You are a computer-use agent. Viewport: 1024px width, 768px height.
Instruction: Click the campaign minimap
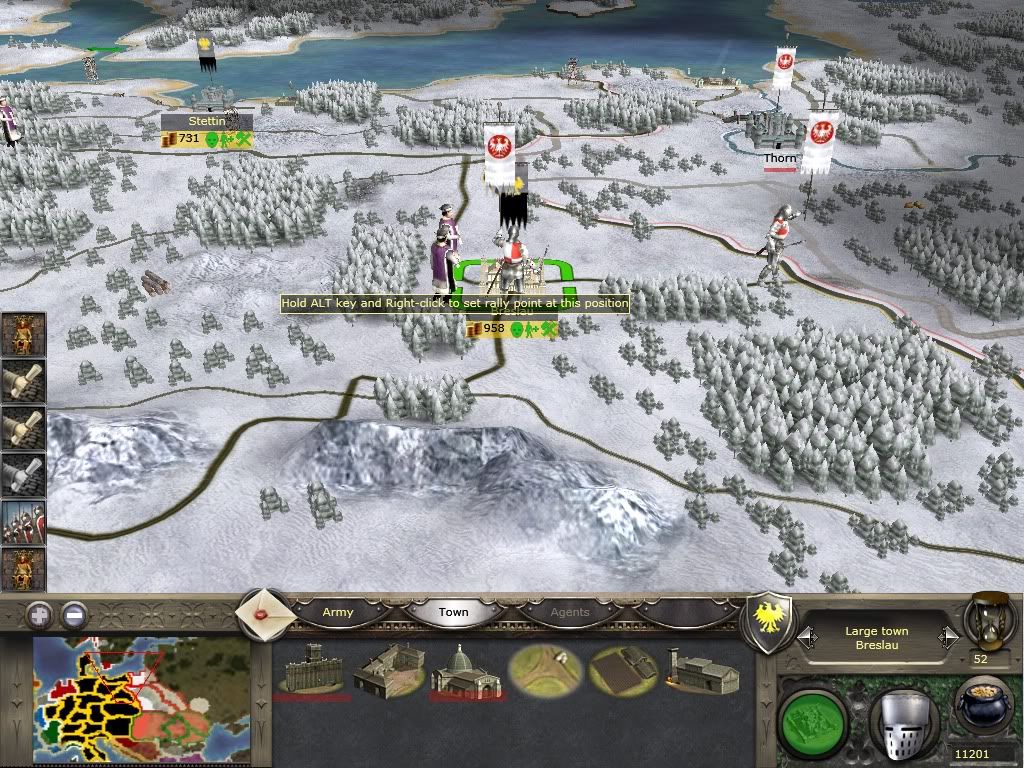point(141,701)
